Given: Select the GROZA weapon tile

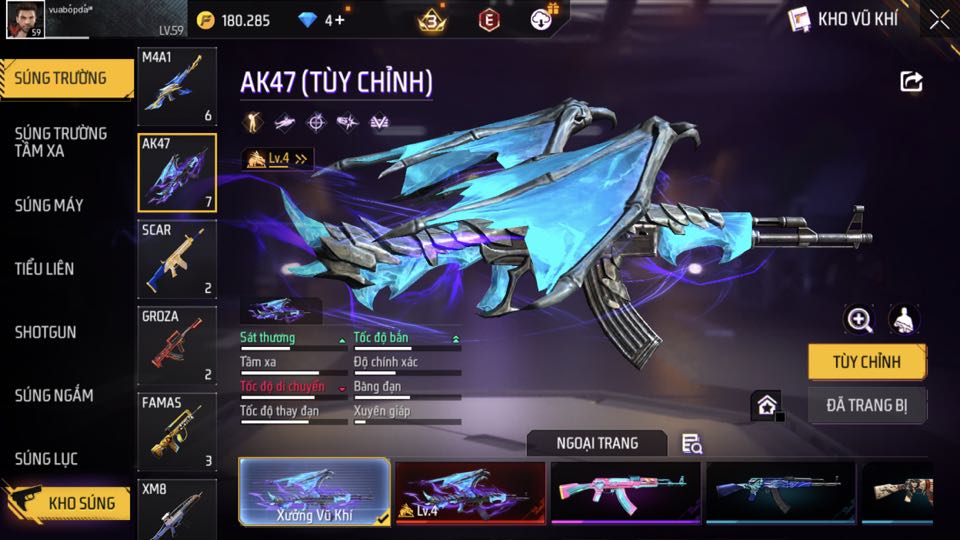Looking at the screenshot, I should pos(176,346).
